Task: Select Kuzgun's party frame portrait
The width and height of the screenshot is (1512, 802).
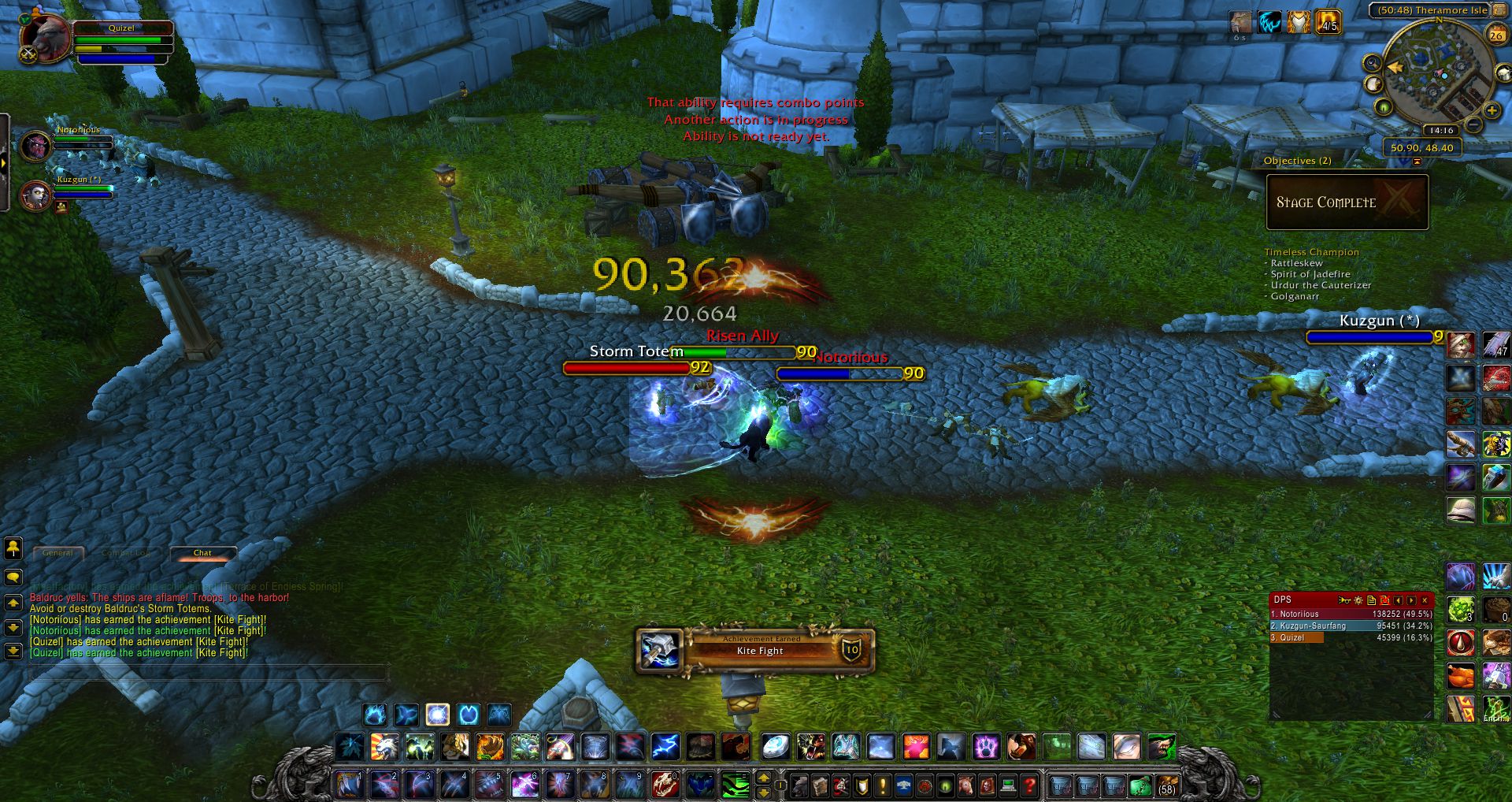Action: pos(36,196)
